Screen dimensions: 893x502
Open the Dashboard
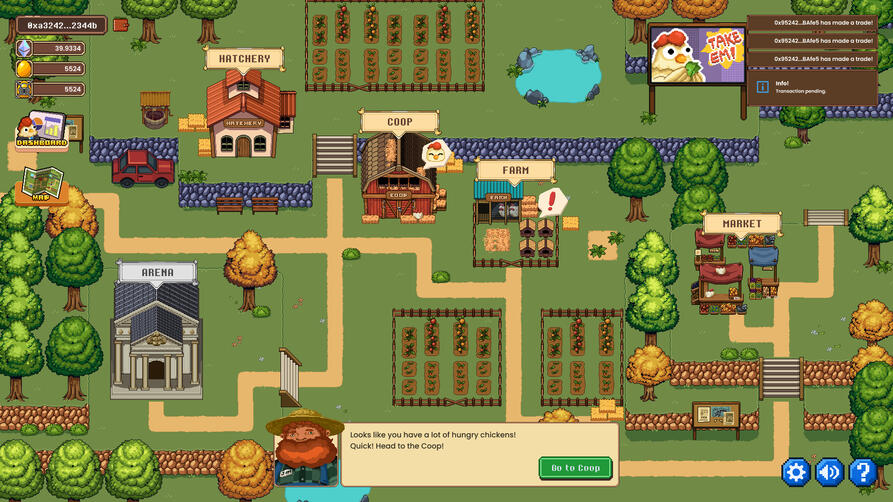coord(41,132)
